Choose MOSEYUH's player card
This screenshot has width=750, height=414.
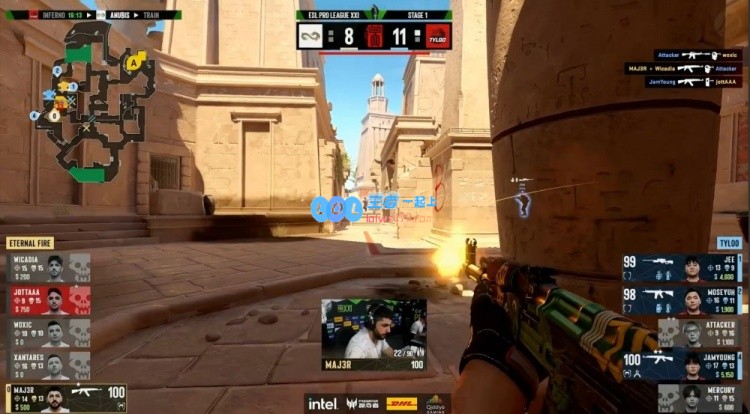click(683, 300)
